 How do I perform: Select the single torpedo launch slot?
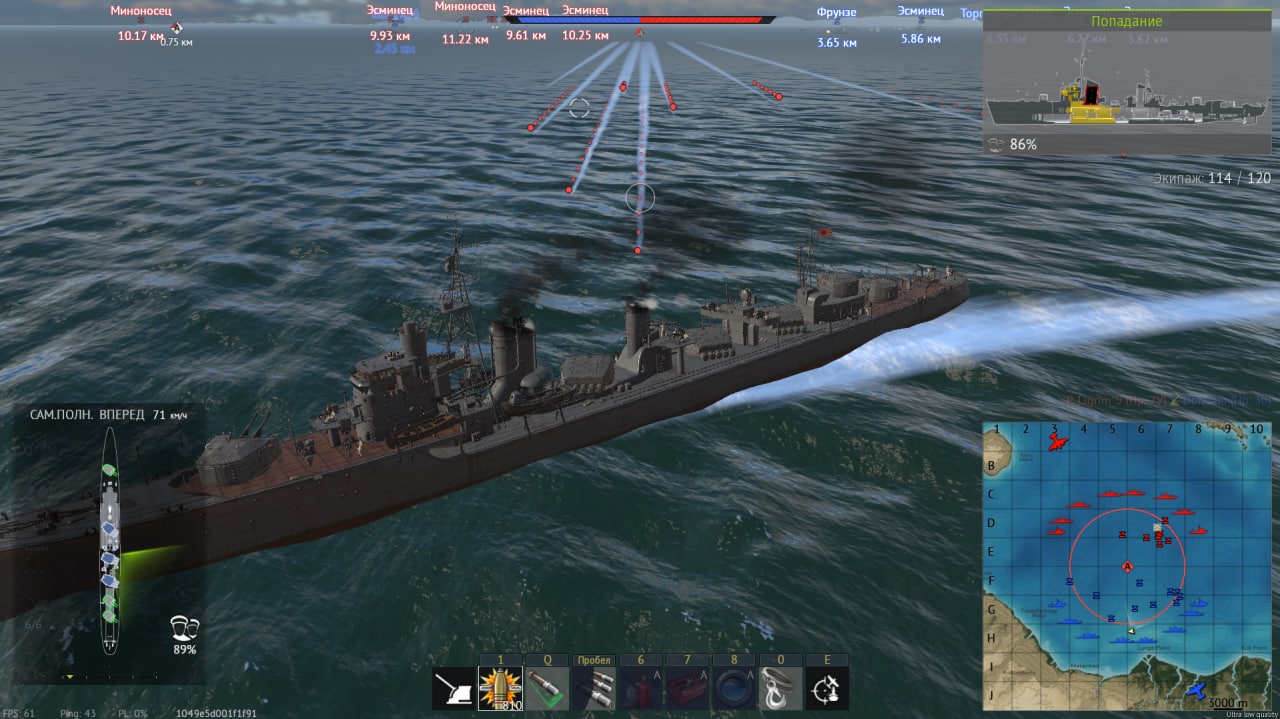point(547,689)
